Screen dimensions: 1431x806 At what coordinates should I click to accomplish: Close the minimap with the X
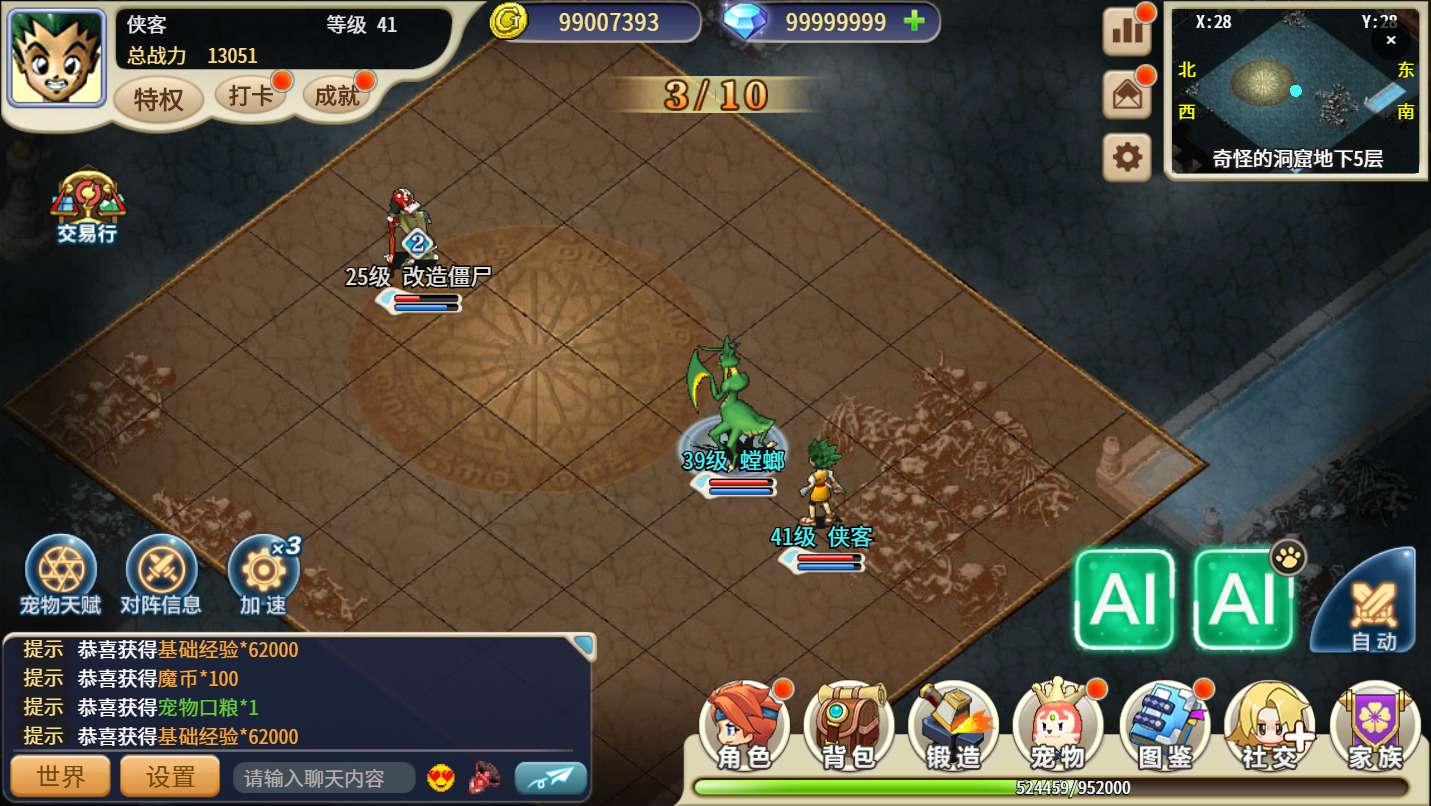click(x=1390, y=40)
